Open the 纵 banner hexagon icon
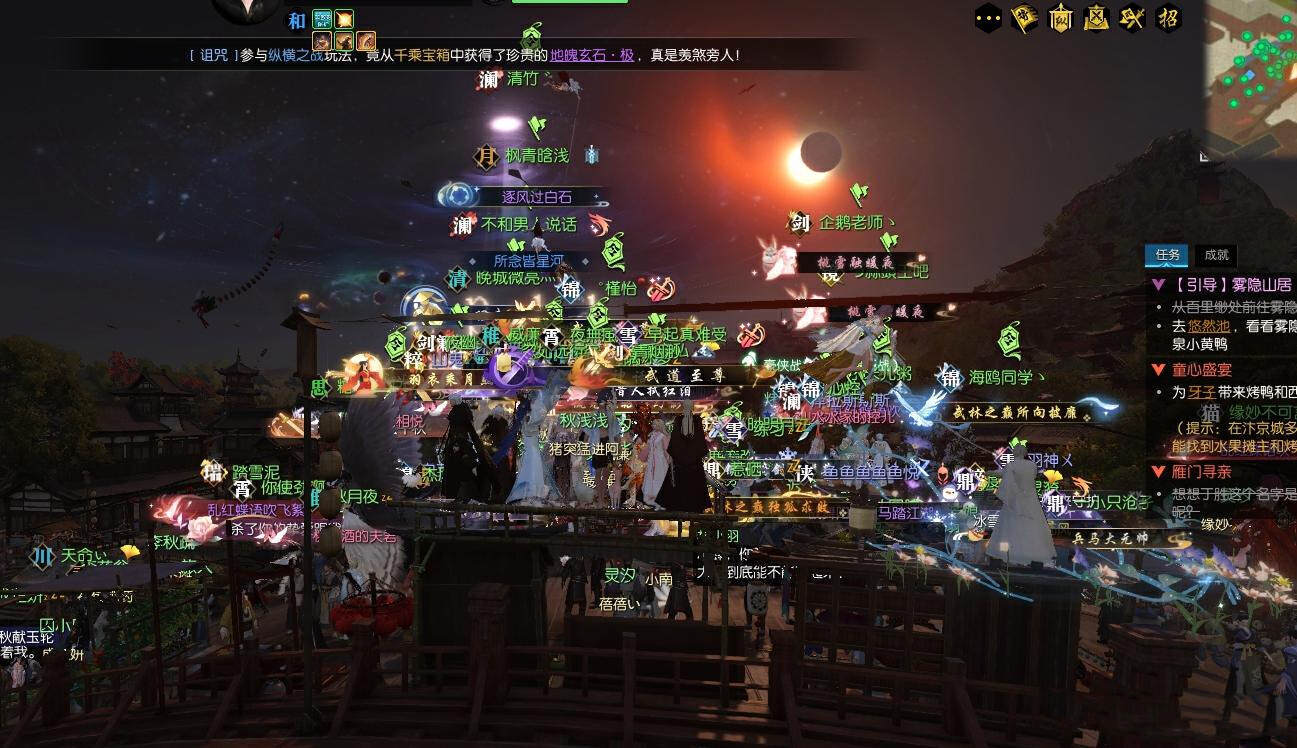Screen dimensions: 1297x748 coord(1060,18)
